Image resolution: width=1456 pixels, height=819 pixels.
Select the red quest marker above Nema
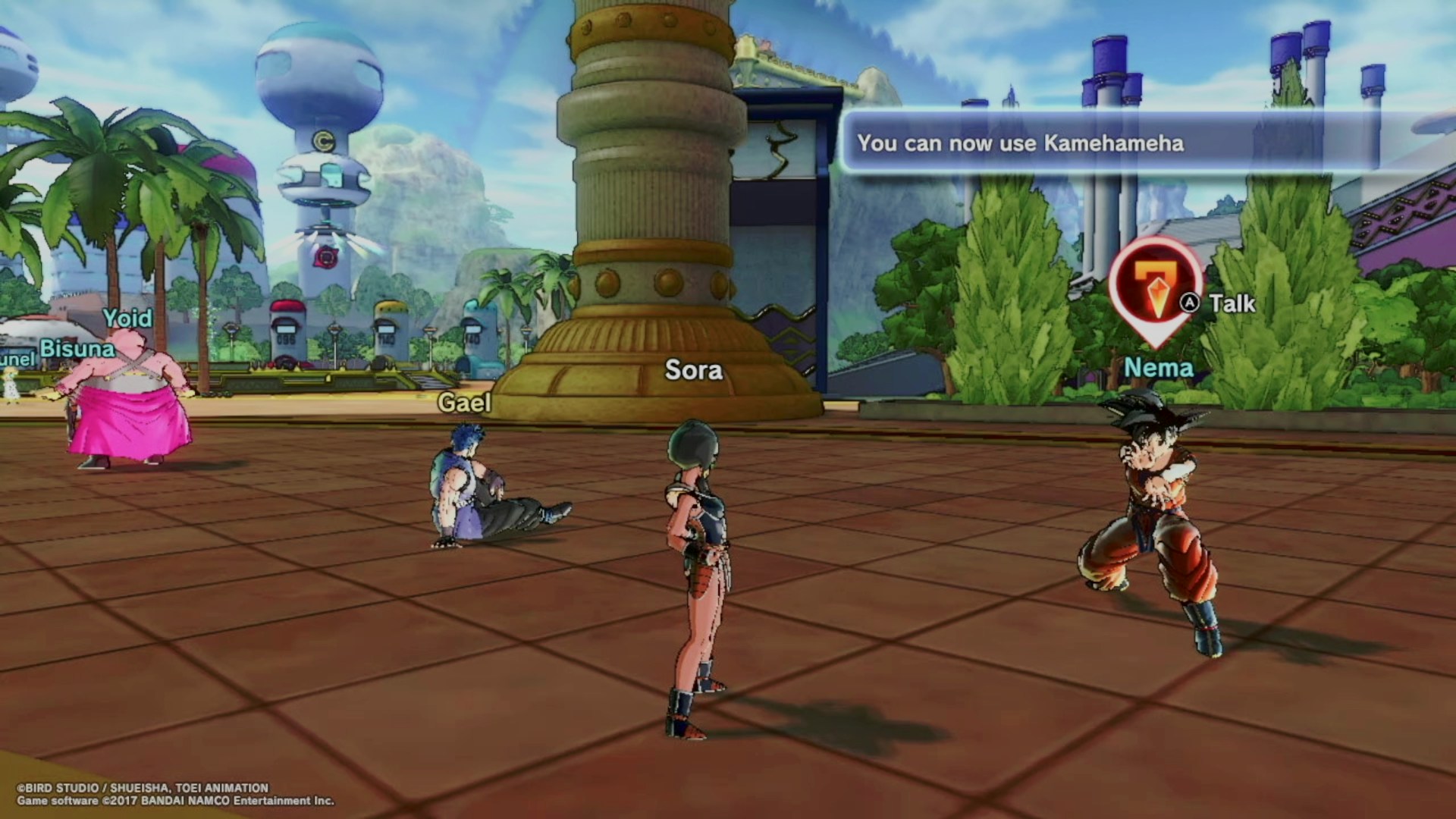(x=1154, y=290)
